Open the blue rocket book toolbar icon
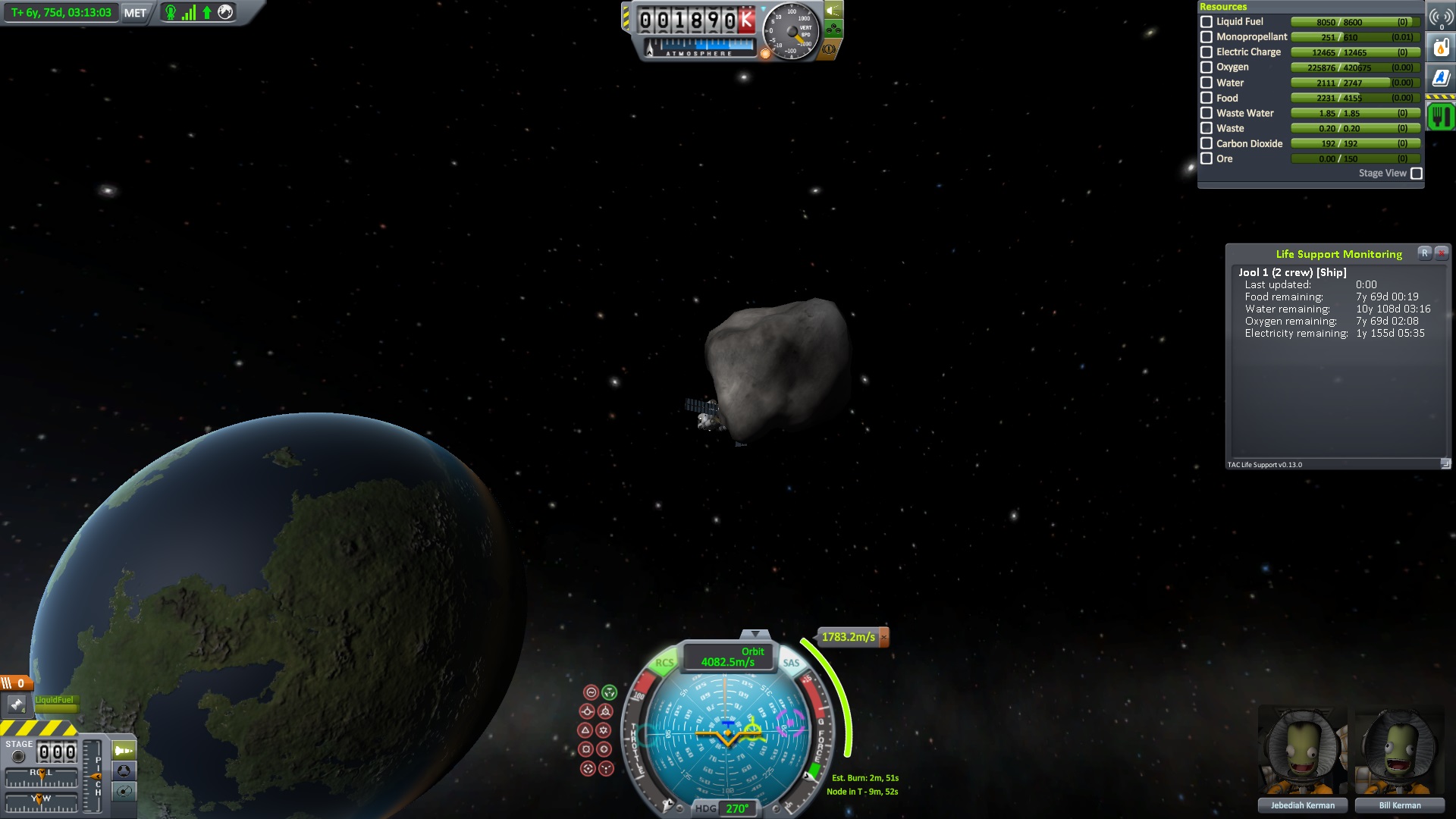Viewport: 1456px width, 819px height. tap(1441, 78)
